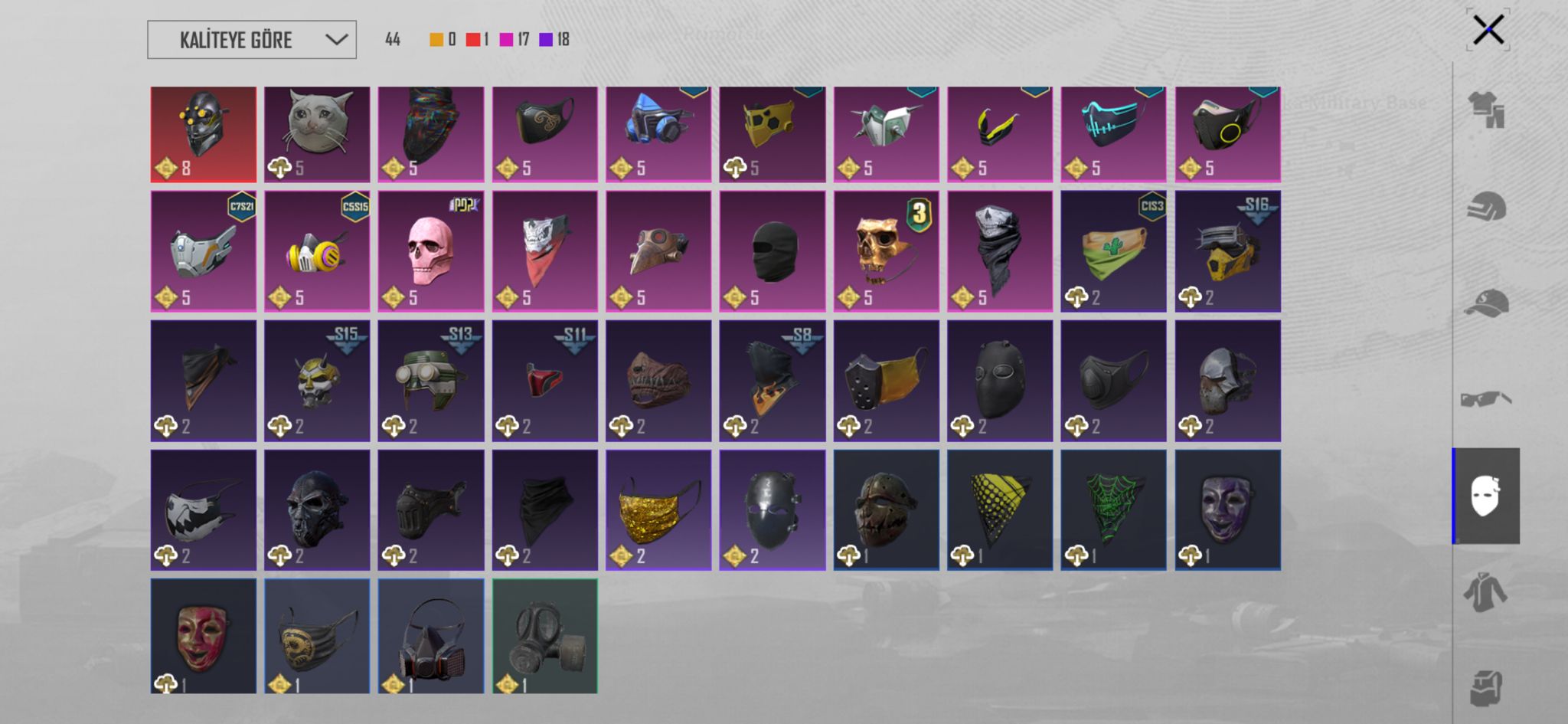Select the red-tile black helmet with yellow lenses
This screenshot has height=724, width=1568.
(203, 134)
